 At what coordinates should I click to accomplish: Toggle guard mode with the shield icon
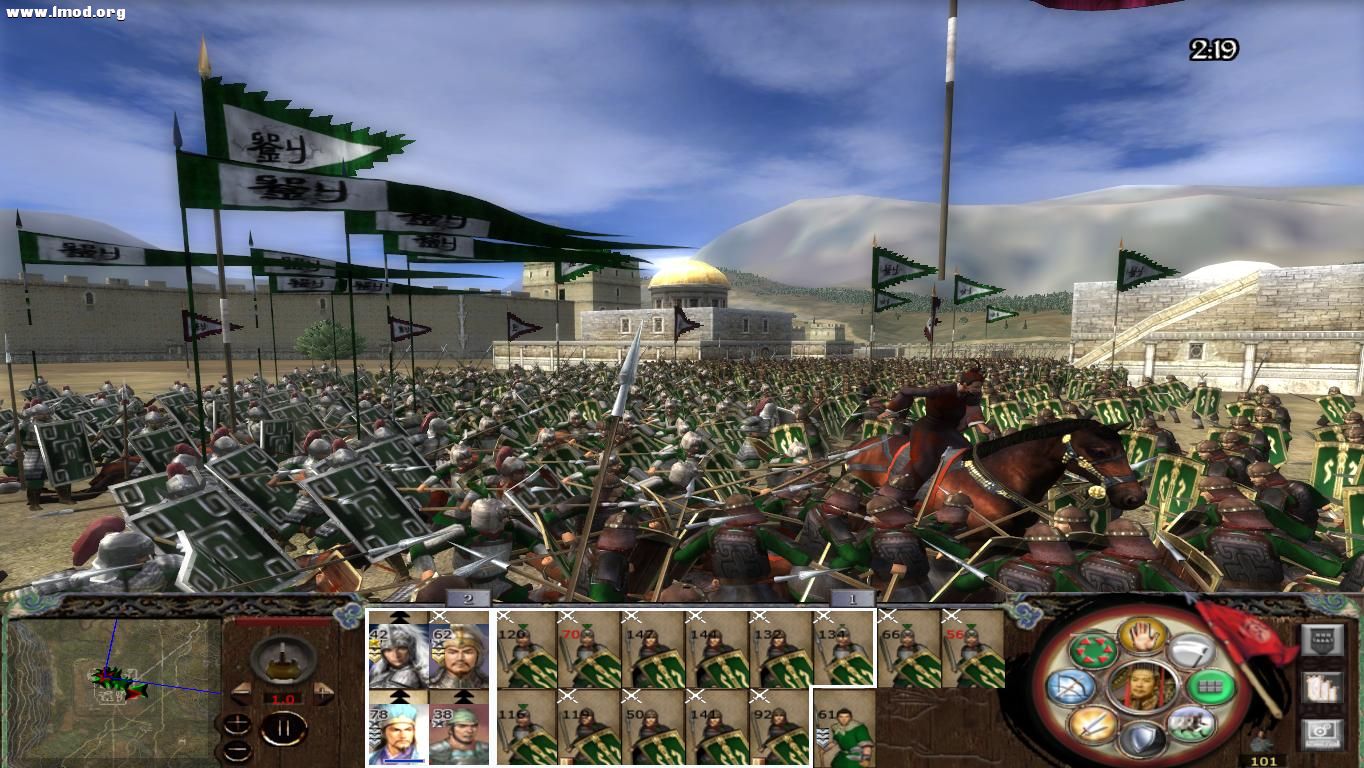pos(1141,737)
